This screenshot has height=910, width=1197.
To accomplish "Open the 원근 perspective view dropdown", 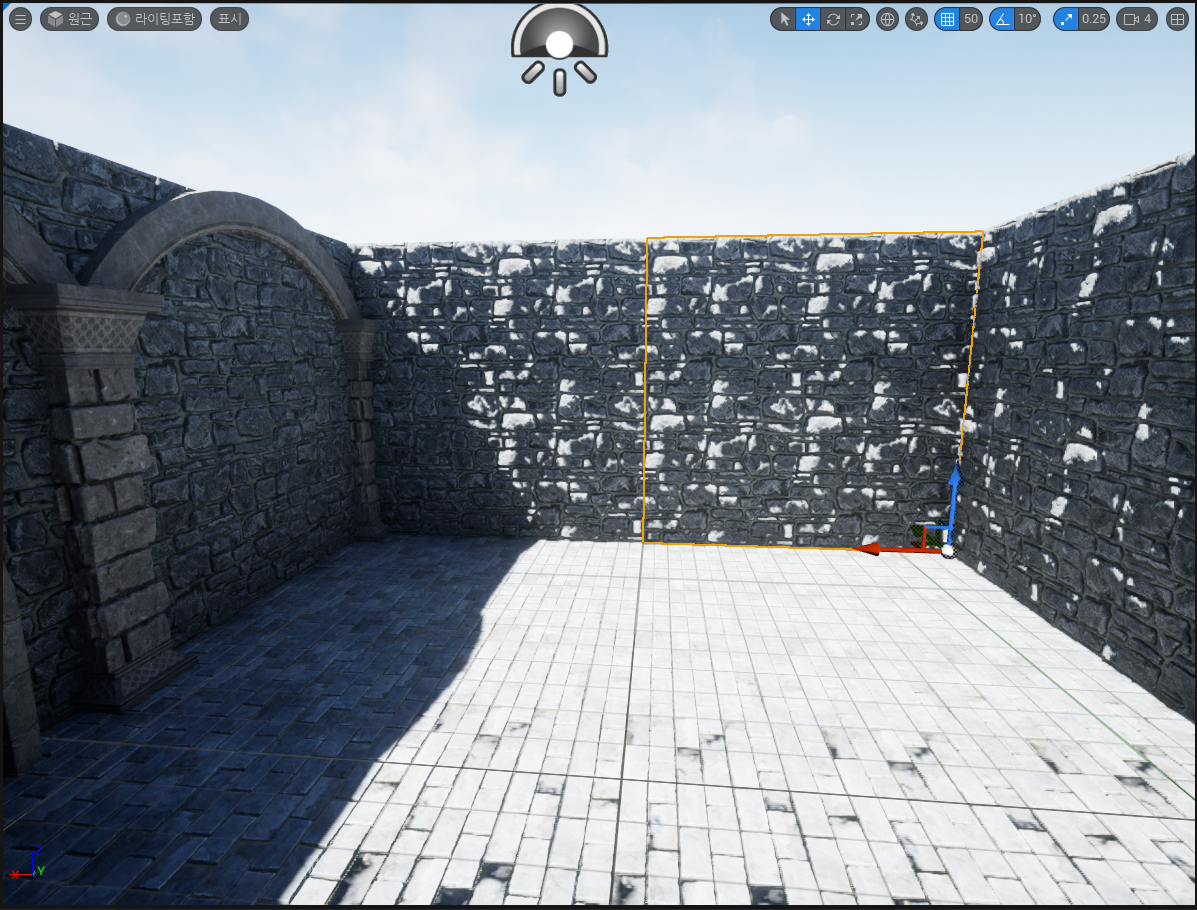I will click(x=69, y=19).
